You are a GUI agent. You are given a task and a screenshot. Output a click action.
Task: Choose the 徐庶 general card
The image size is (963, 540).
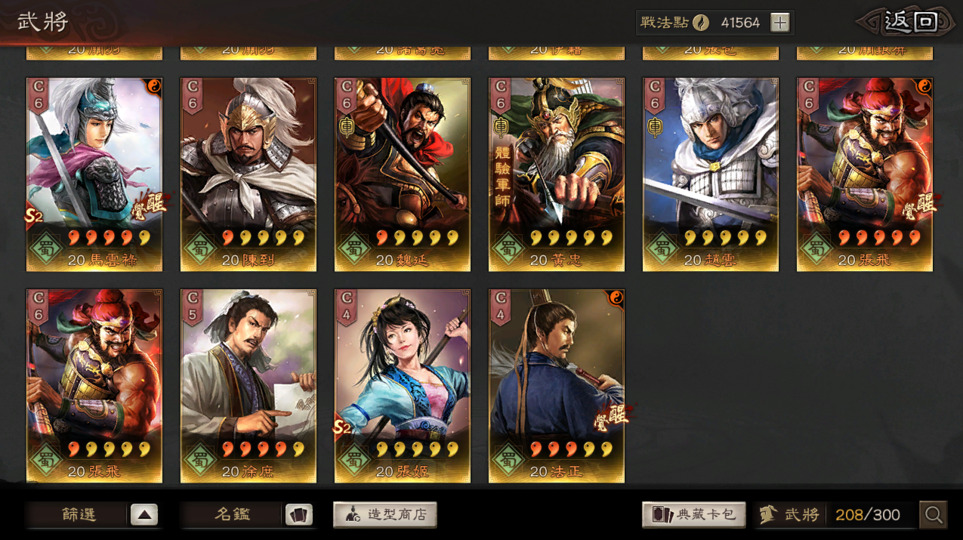[x=248, y=386]
